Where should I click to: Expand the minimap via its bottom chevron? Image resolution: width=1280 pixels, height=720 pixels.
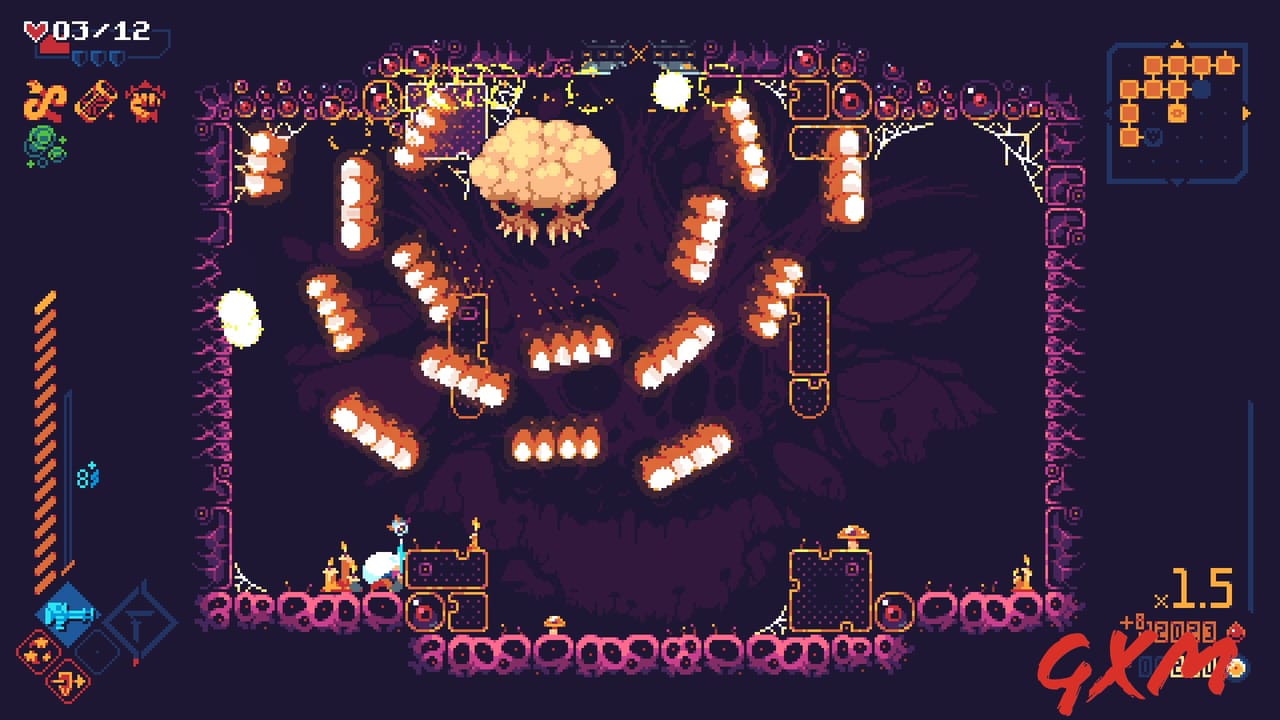click(x=1176, y=181)
